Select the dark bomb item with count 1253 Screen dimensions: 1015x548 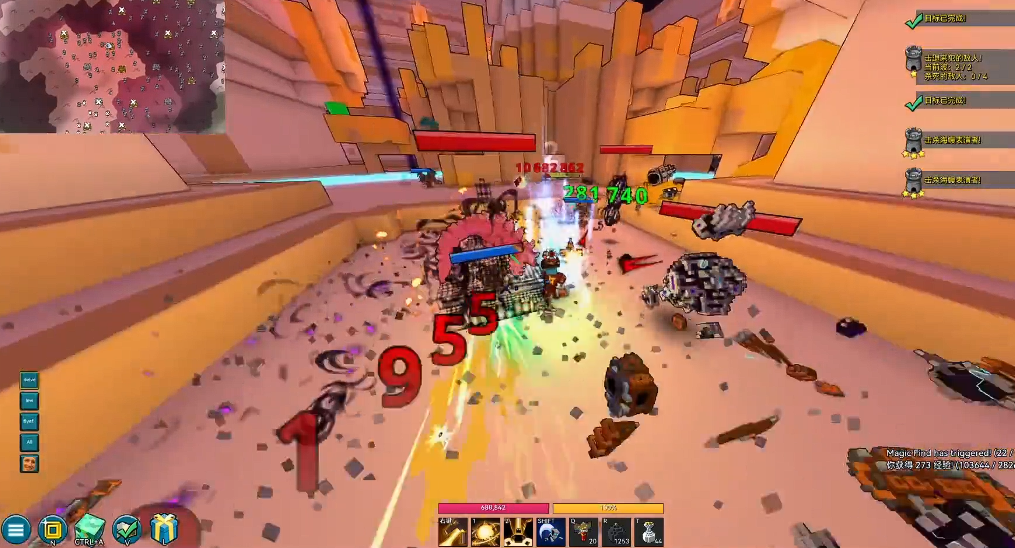(617, 532)
